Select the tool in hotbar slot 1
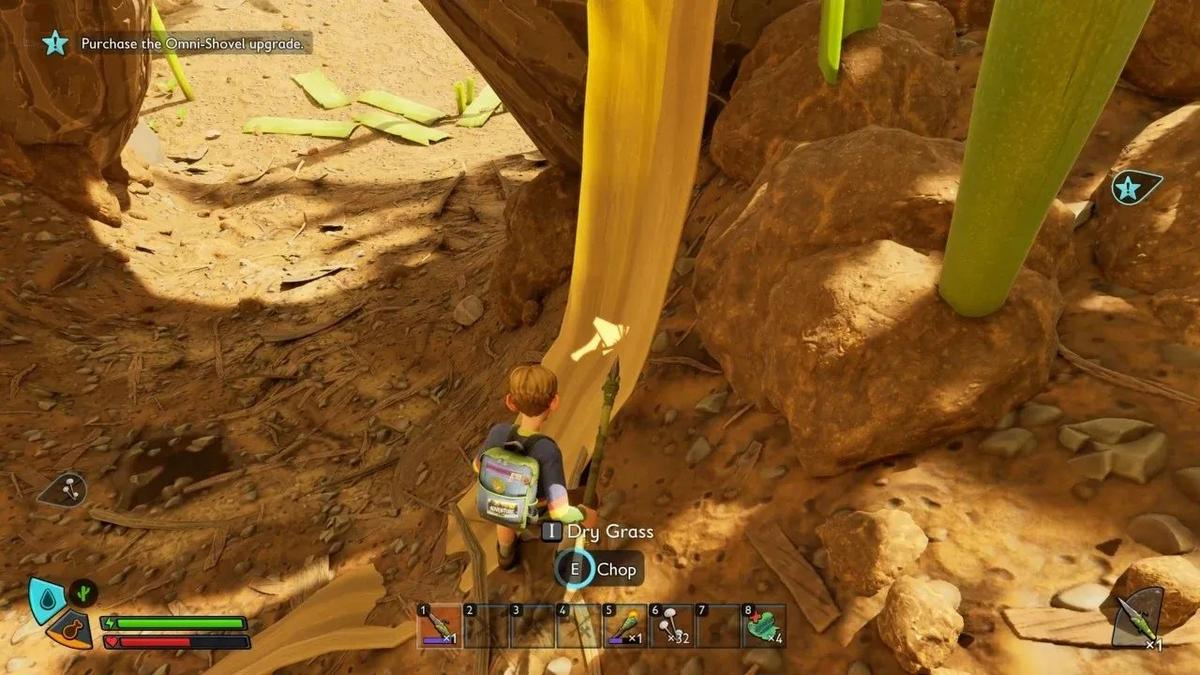The height and width of the screenshot is (675, 1200). pyautogui.click(x=439, y=626)
